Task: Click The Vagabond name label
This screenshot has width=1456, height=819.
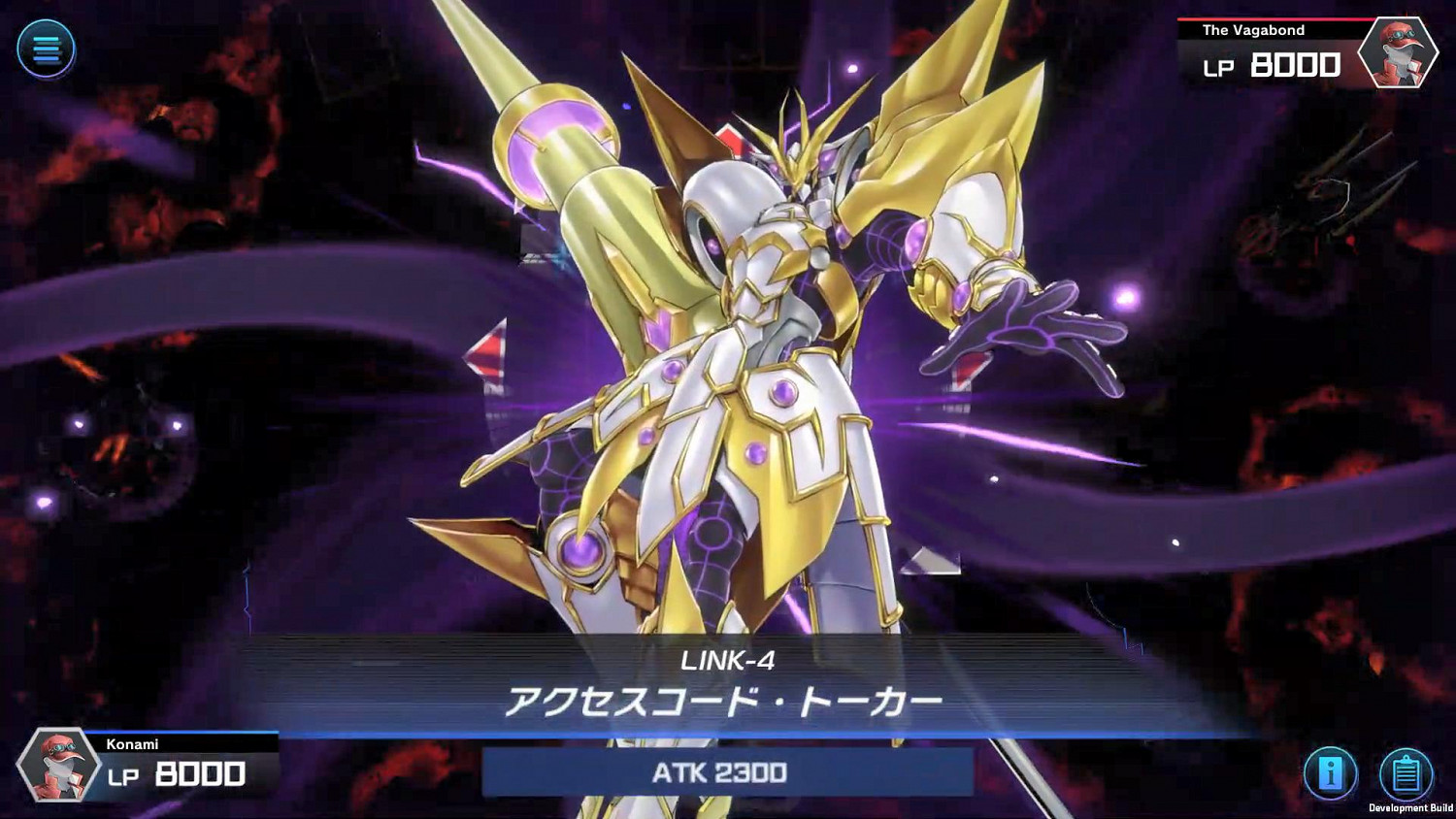Action: pos(1252,30)
